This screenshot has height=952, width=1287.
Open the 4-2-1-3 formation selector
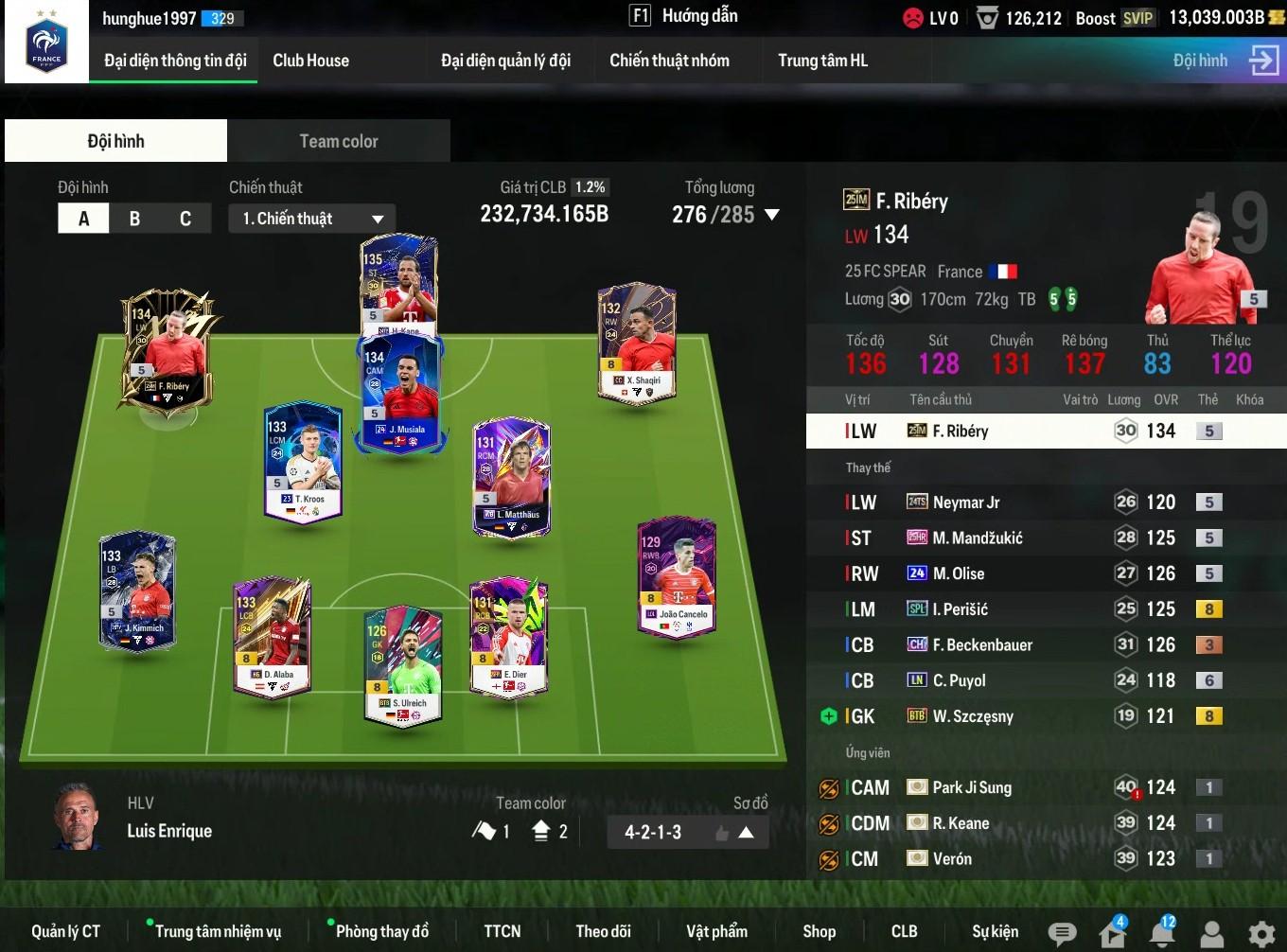pos(686,833)
